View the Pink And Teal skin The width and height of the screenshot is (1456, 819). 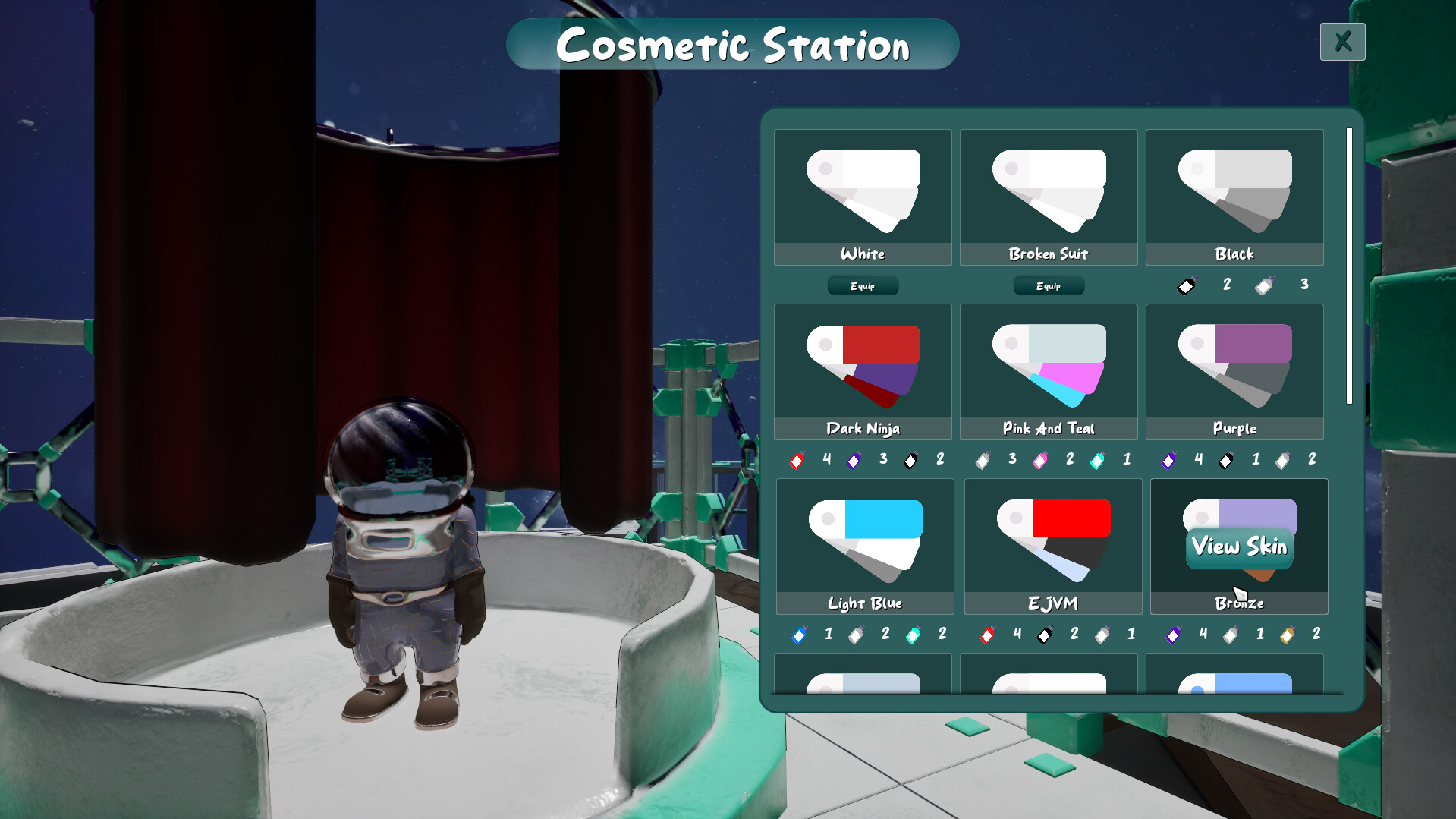1049,364
